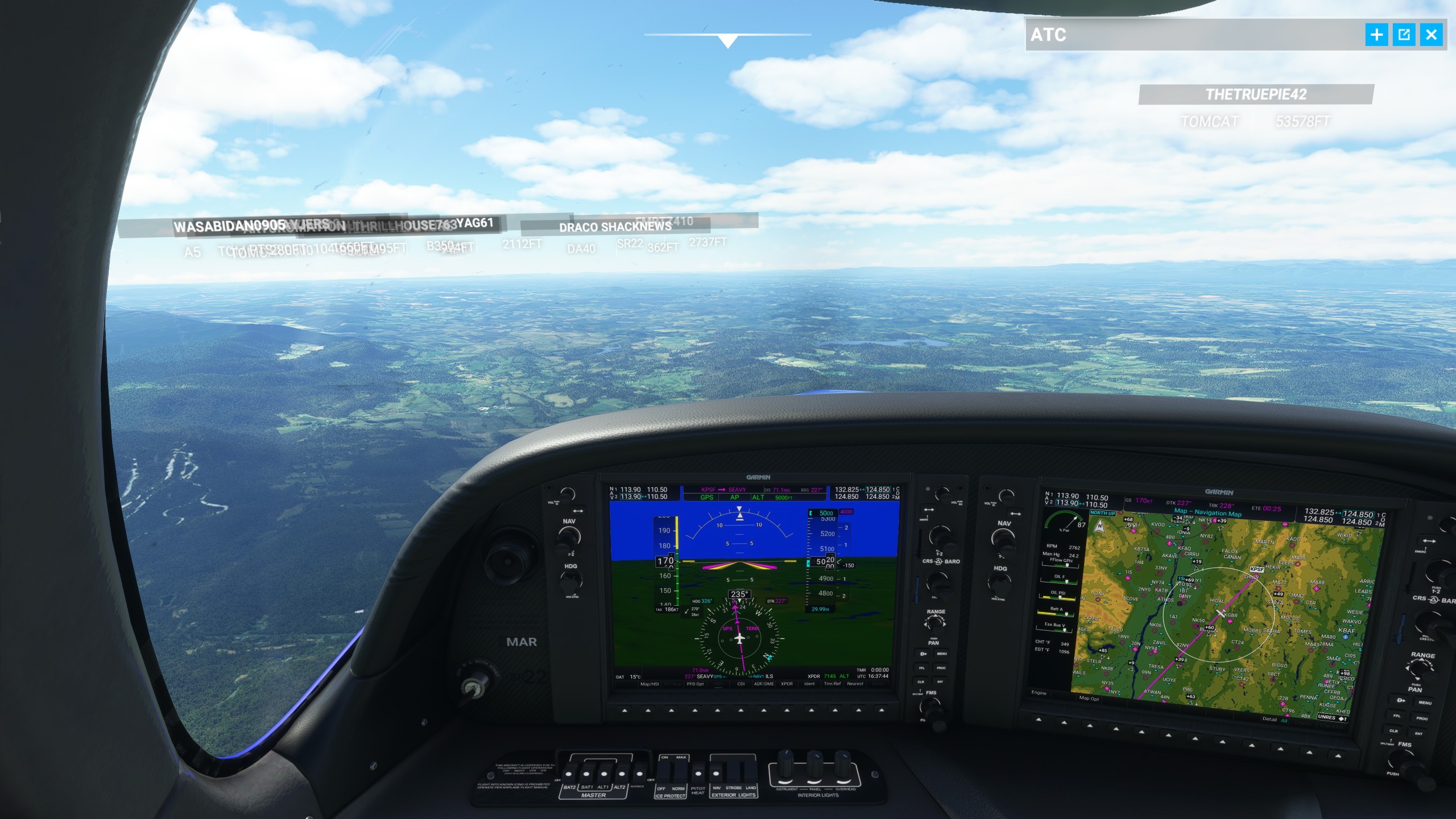
Task: Click the PROC key on the MFD bezel
Action: click(1422, 718)
